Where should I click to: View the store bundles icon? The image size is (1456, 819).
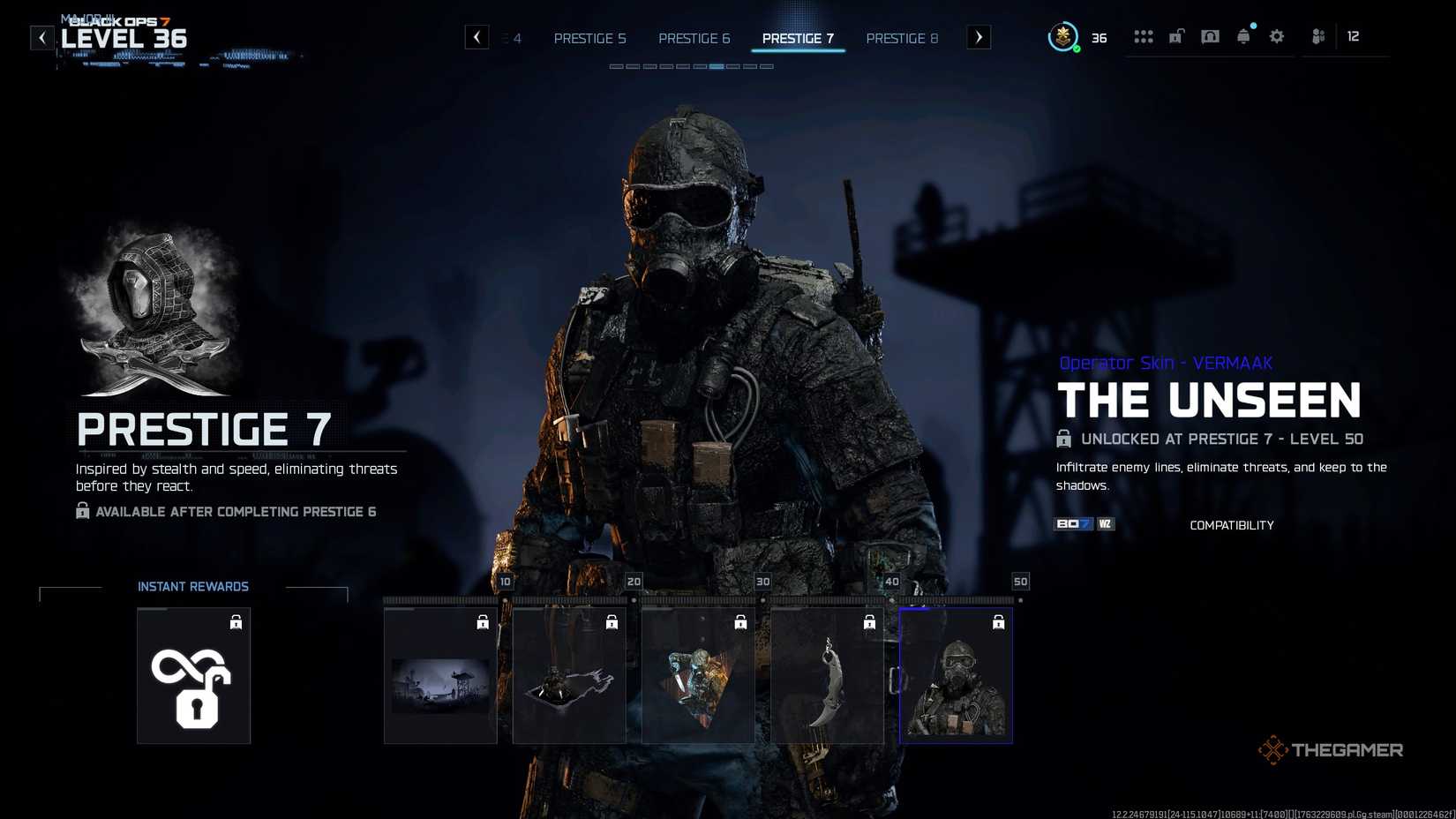pos(1210,36)
